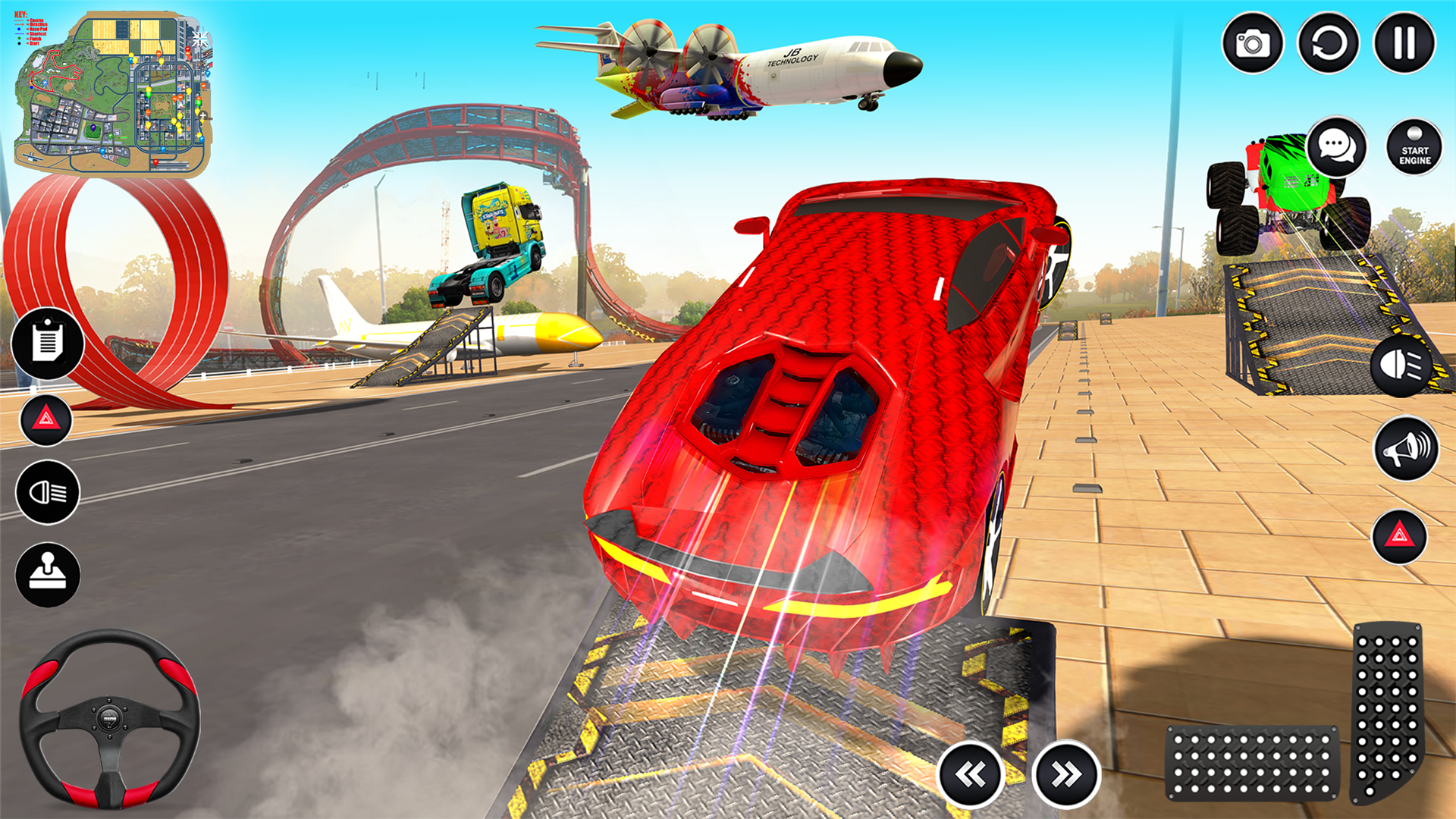Open the minimap in the top-left corner
This screenshot has height=819, width=1456.
point(114,87)
